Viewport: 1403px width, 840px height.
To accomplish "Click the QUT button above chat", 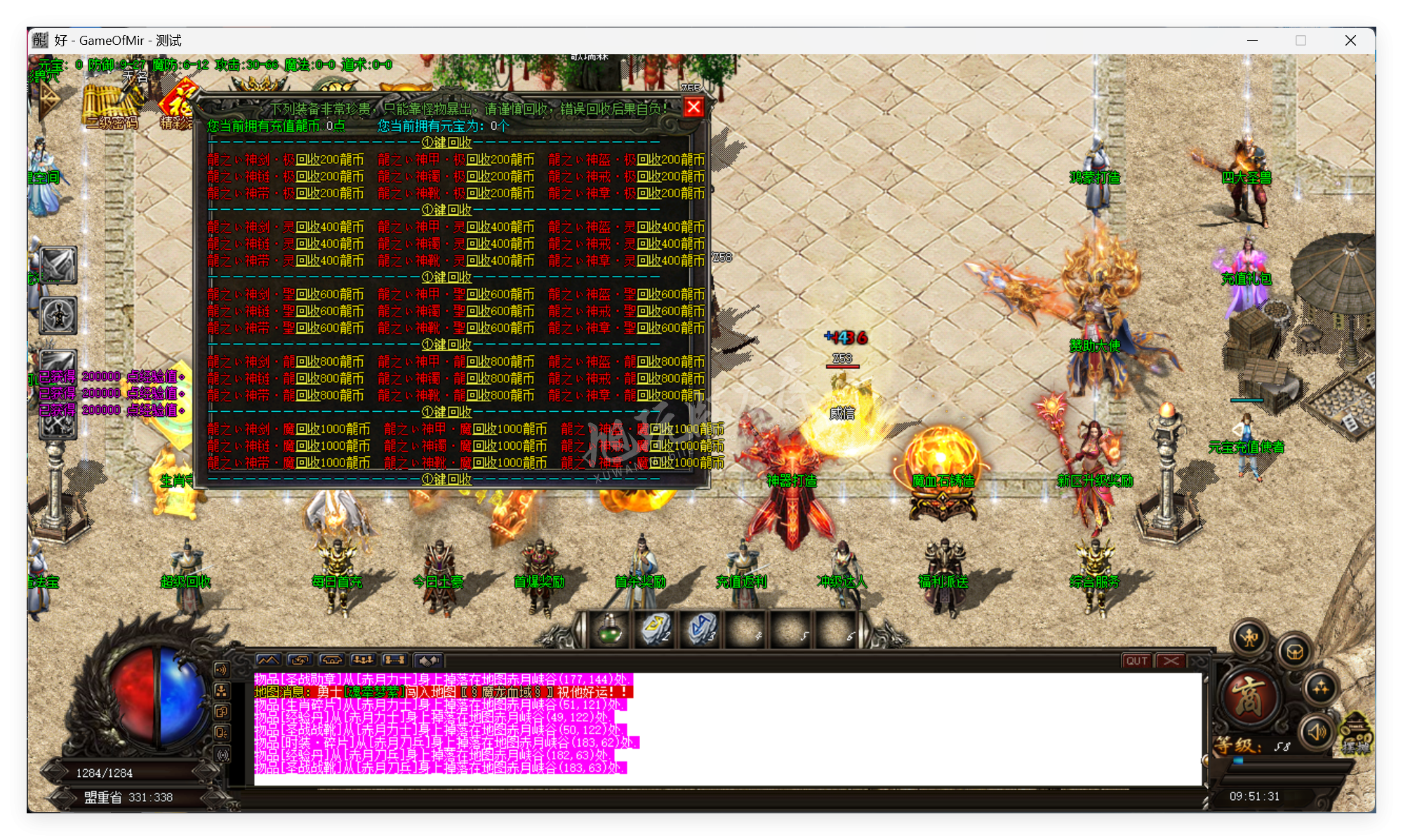I will coord(1136,661).
